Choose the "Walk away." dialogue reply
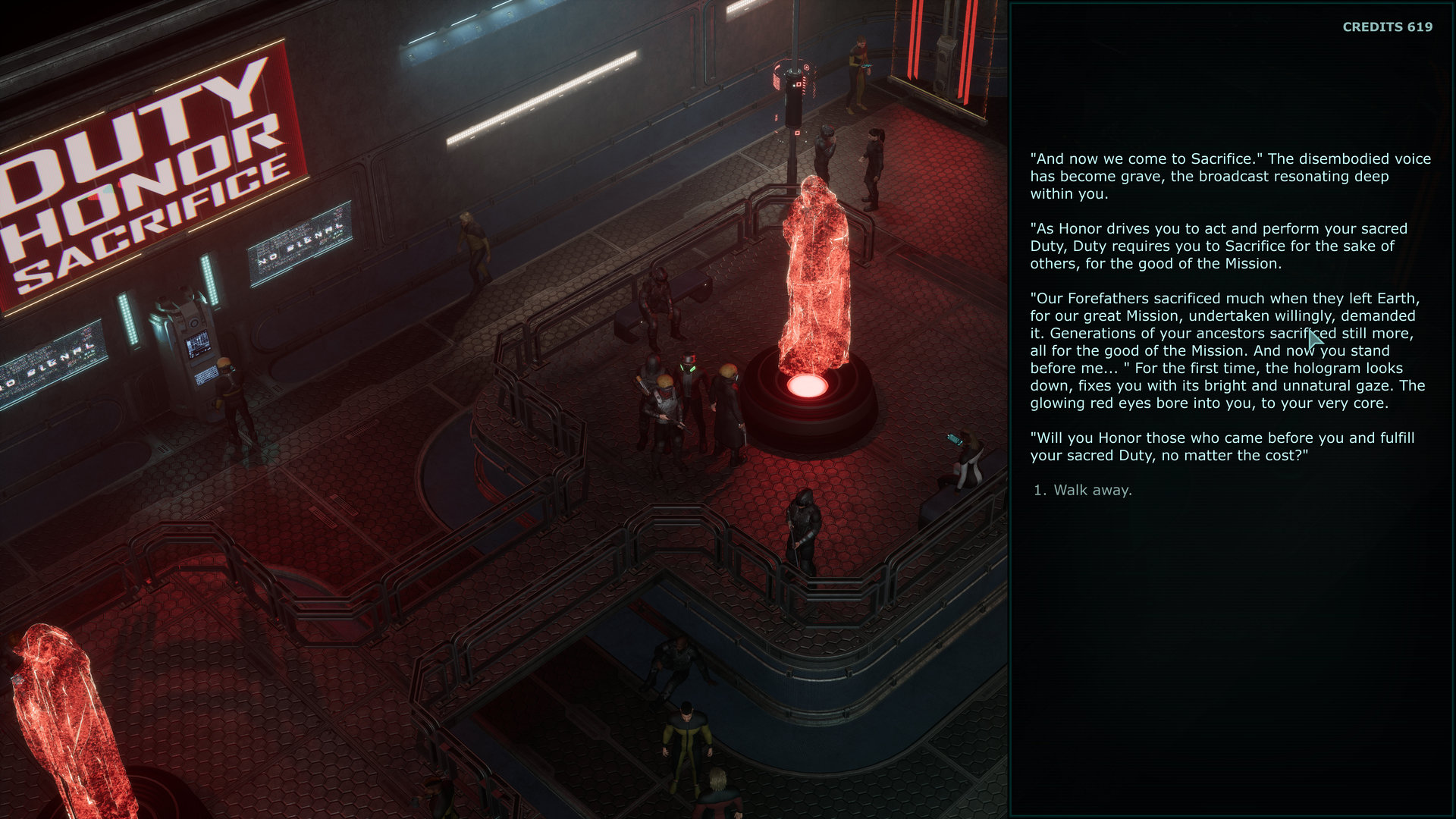This screenshot has width=1456, height=819. click(x=1092, y=491)
